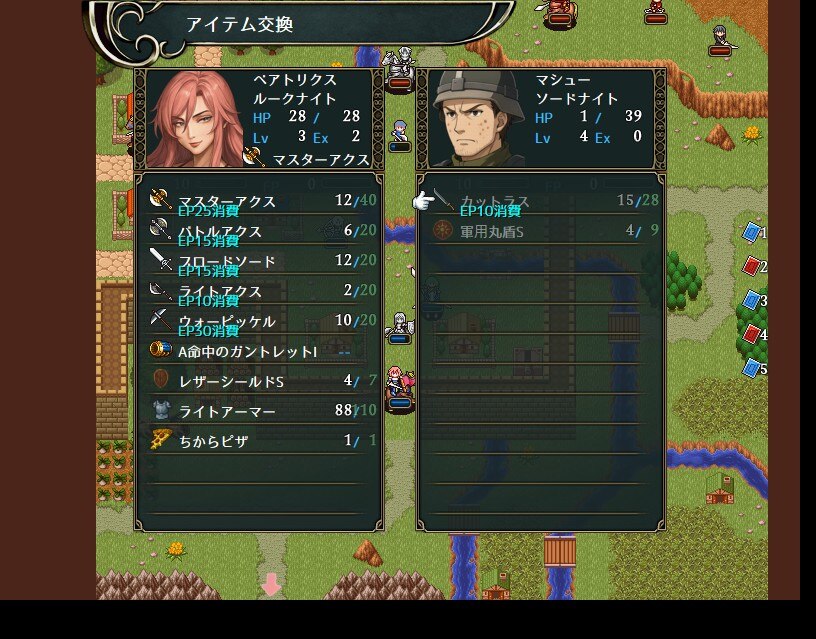Pick the blue card icon numbered 5
This screenshot has height=639, width=816.
(x=751, y=369)
